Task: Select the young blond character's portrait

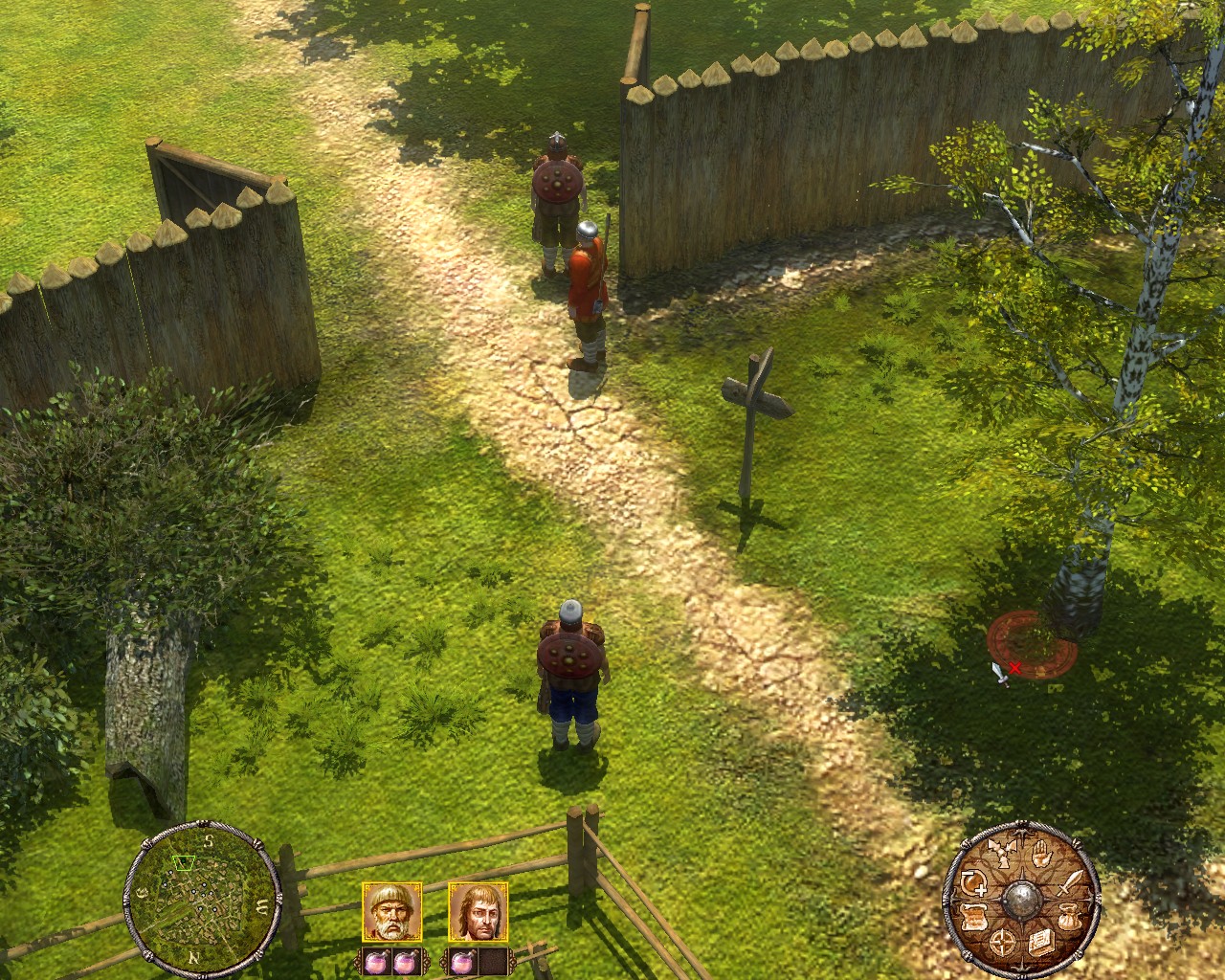Action: pos(479,914)
